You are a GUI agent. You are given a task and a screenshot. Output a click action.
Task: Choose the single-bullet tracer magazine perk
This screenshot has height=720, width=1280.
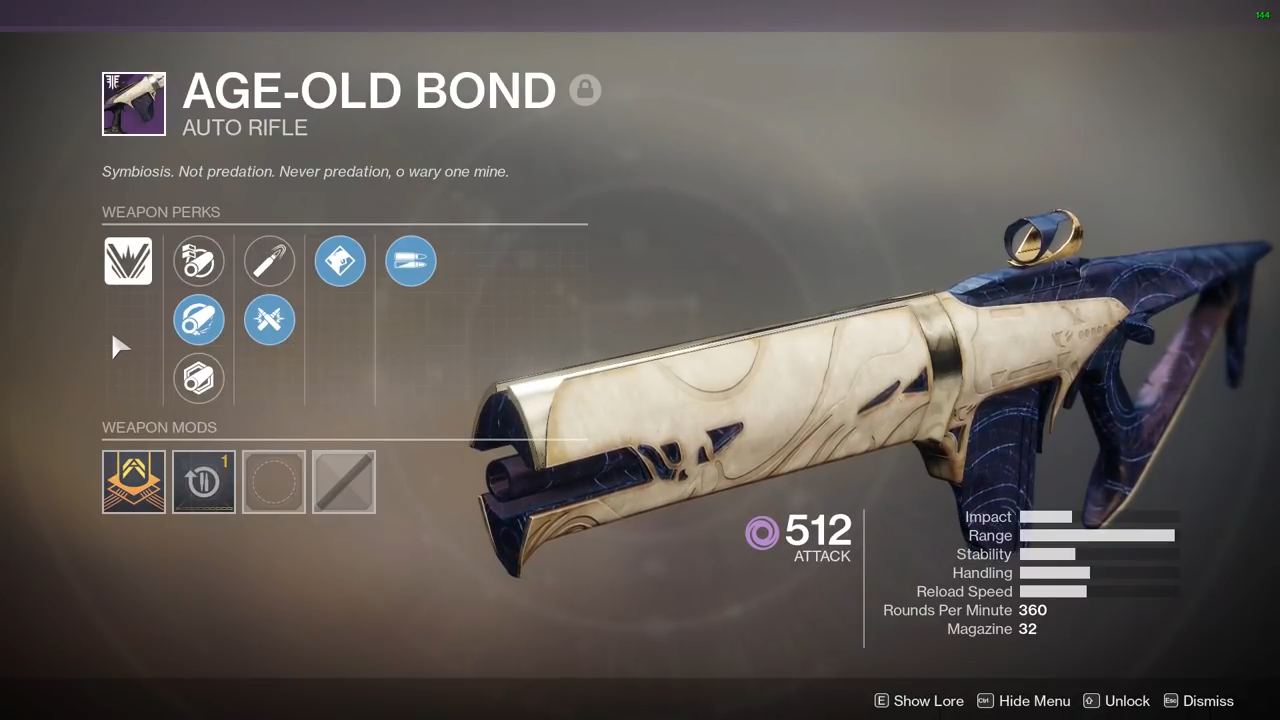point(269,261)
